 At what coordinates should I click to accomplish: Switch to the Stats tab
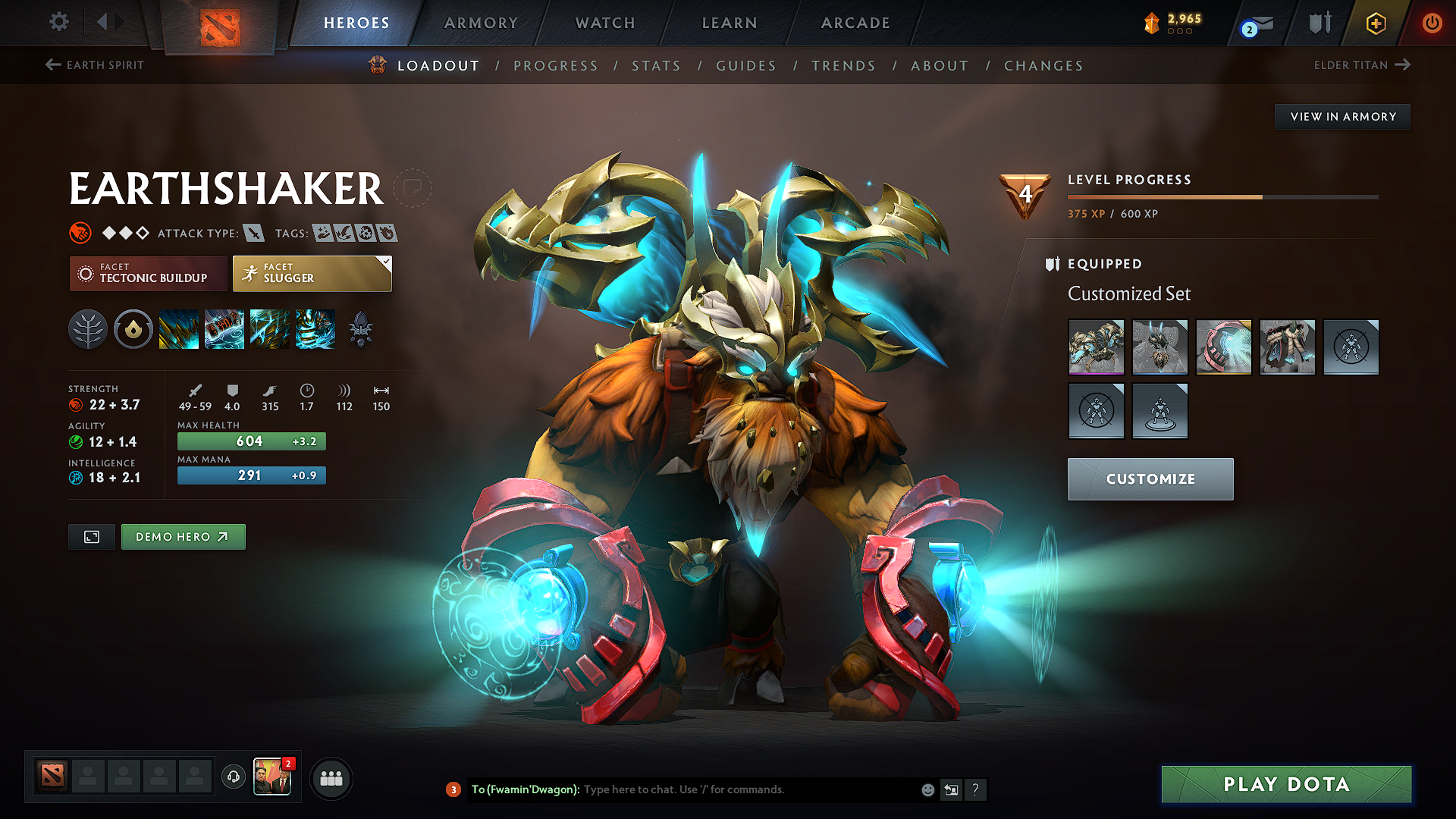(657, 66)
